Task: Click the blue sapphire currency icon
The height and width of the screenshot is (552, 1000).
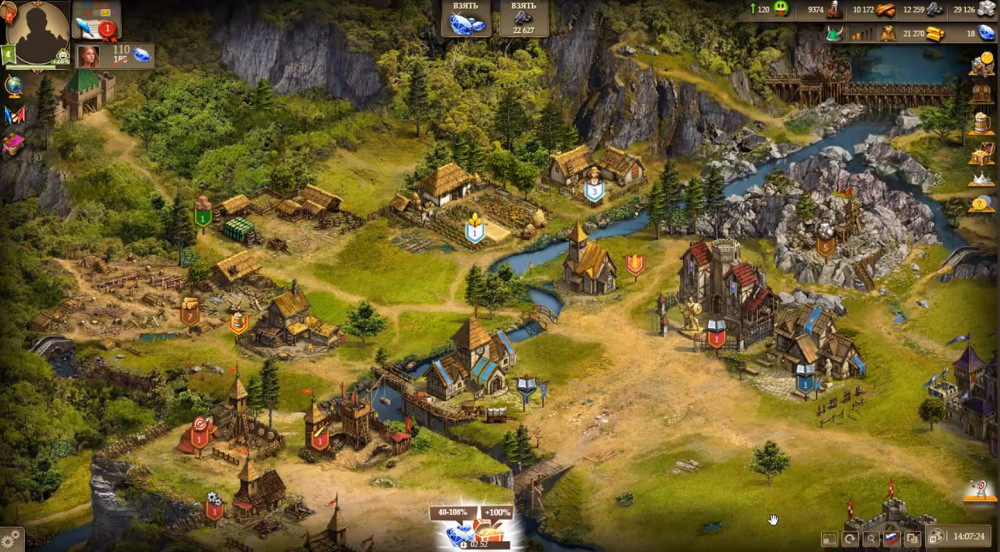Action: [x=987, y=33]
